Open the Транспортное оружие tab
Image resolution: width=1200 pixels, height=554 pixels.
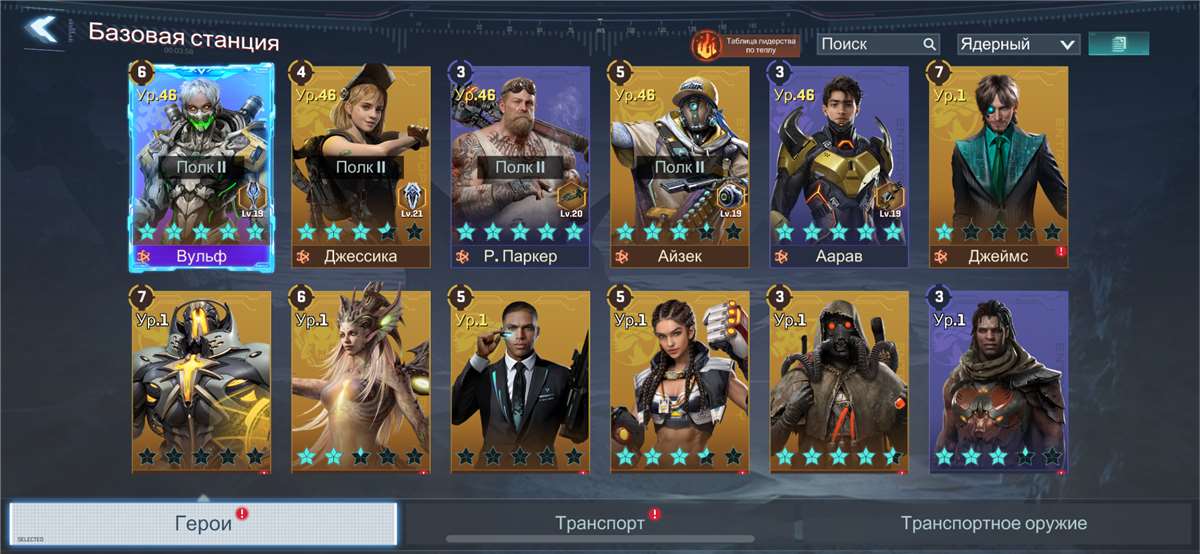pyautogui.click(x=993, y=523)
